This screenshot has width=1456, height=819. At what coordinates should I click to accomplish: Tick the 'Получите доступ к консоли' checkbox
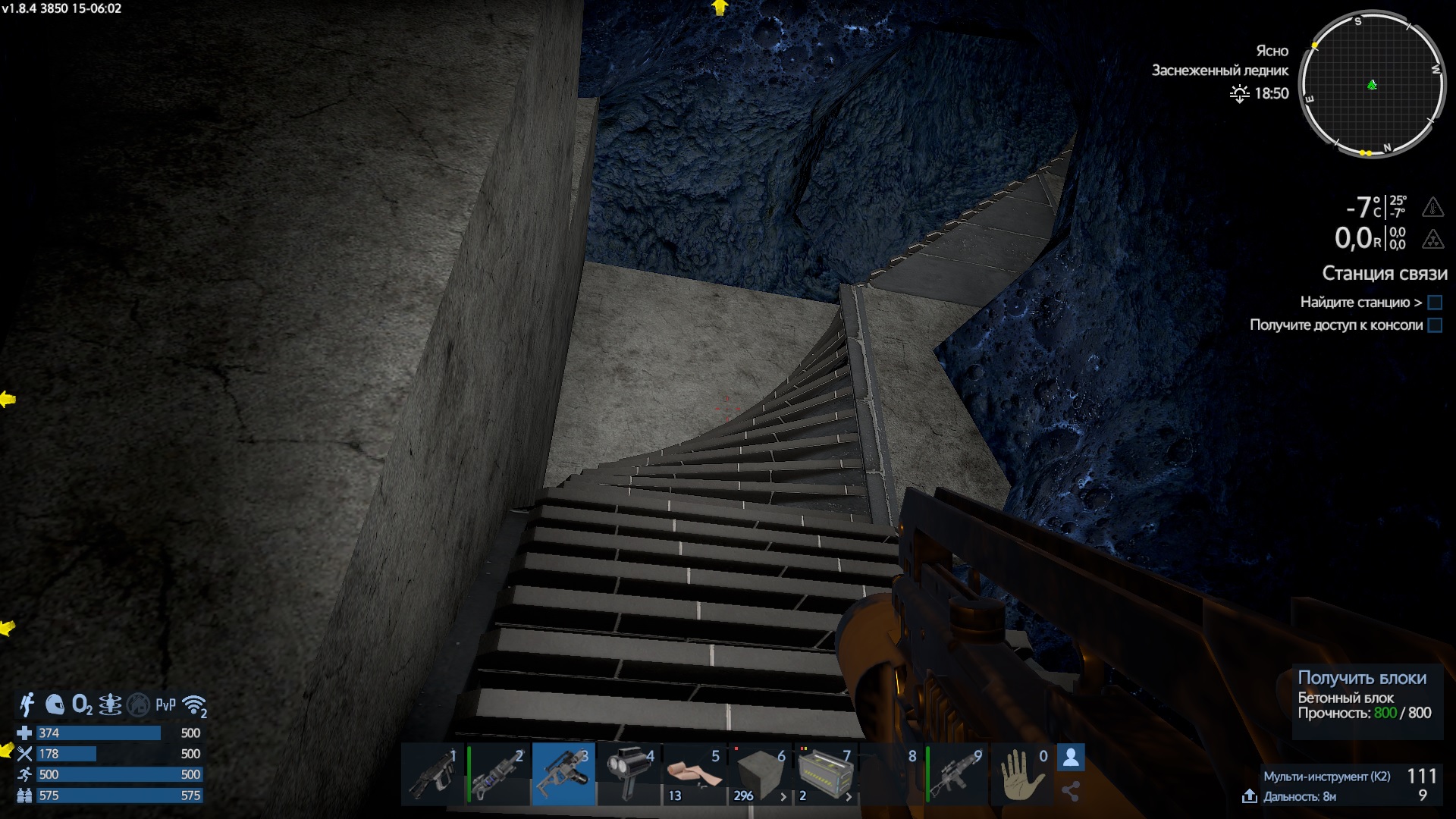click(1435, 325)
